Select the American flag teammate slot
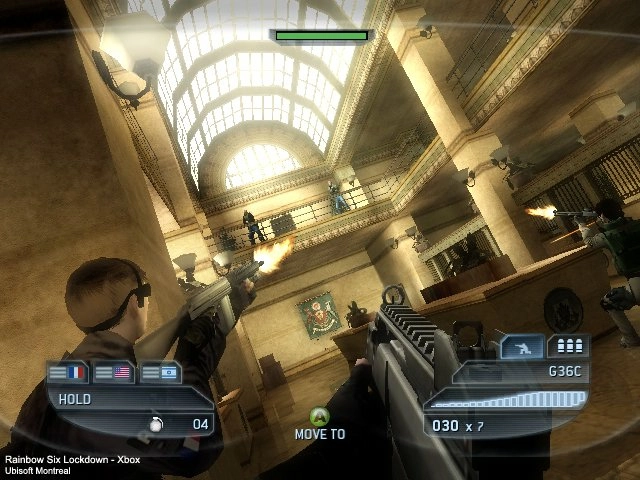 pos(114,372)
